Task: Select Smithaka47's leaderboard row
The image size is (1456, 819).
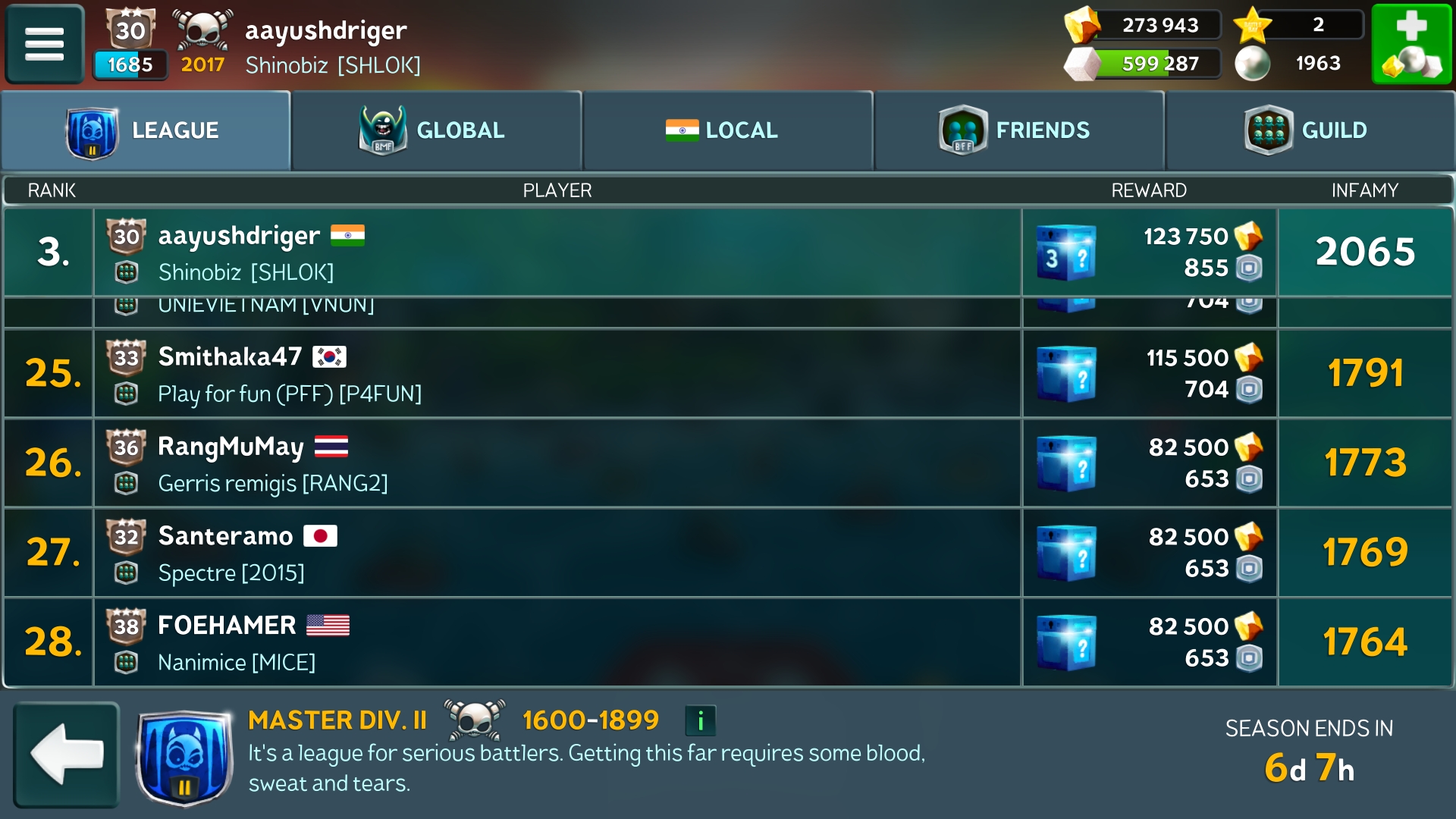Action: 557,374
